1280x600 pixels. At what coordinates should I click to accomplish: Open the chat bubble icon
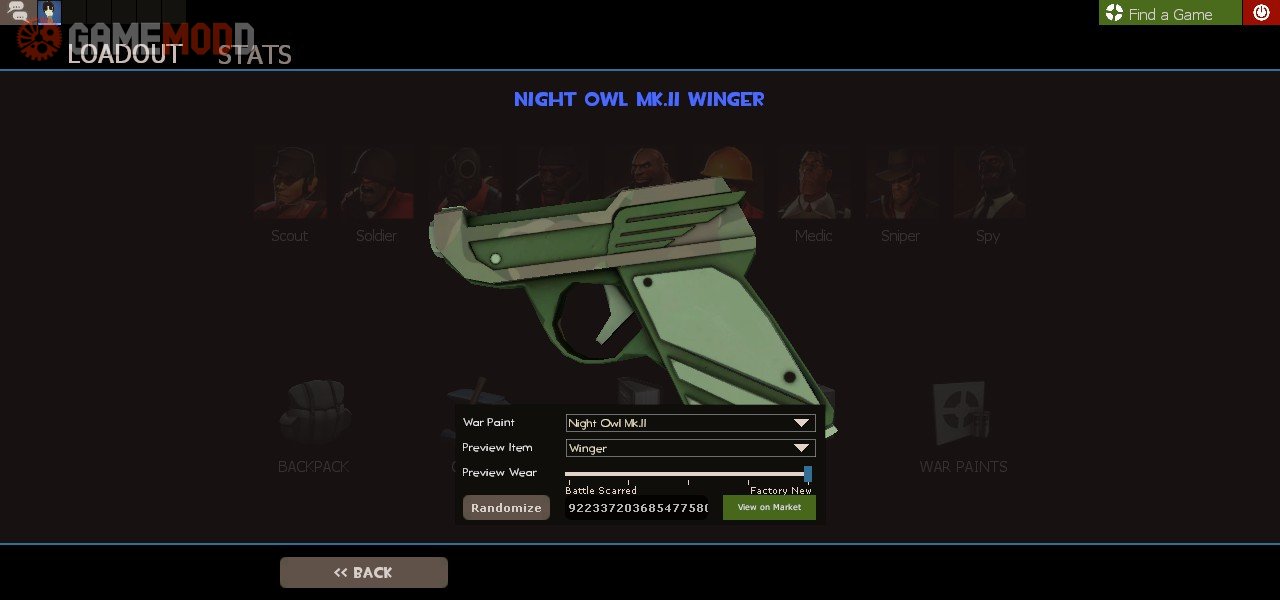coord(18,12)
